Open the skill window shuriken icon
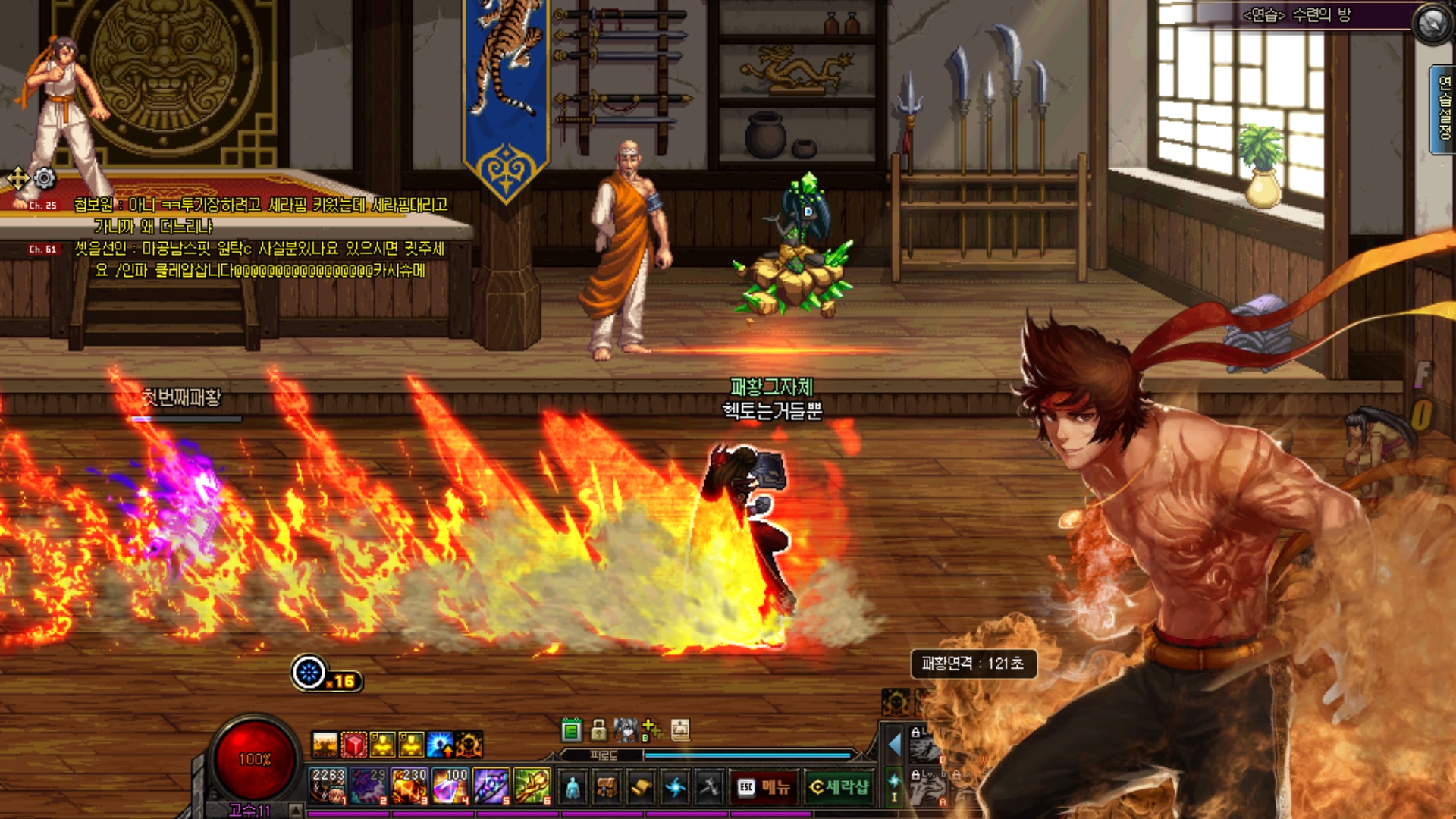This screenshot has height=819, width=1456. [675, 788]
